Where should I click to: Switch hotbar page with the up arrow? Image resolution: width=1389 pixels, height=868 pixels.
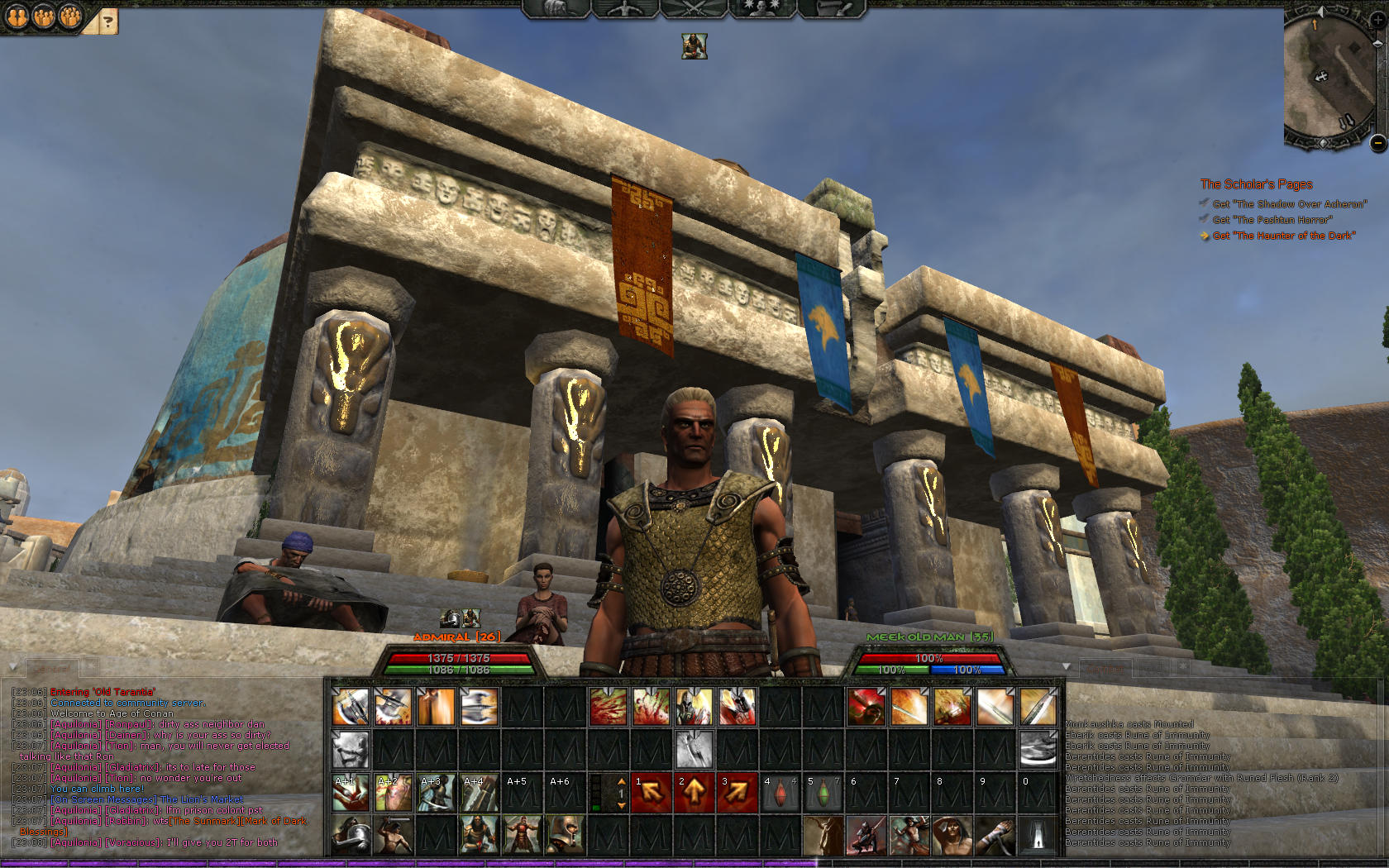pyautogui.click(x=622, y=781)
